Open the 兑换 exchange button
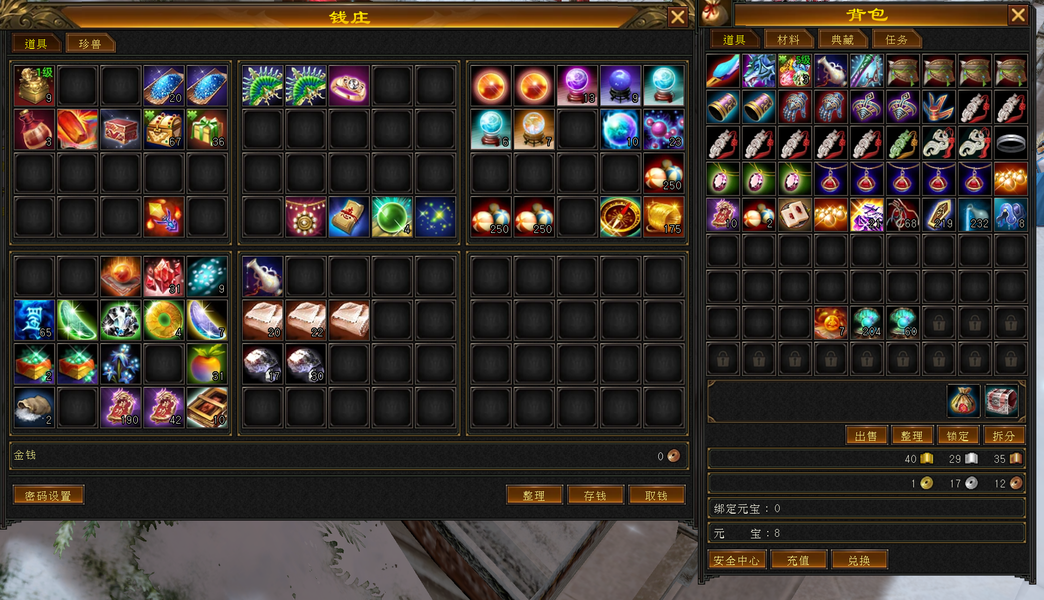Viewport: 1044px width, 600px height. pyautogui.click(x=859, y=560)
